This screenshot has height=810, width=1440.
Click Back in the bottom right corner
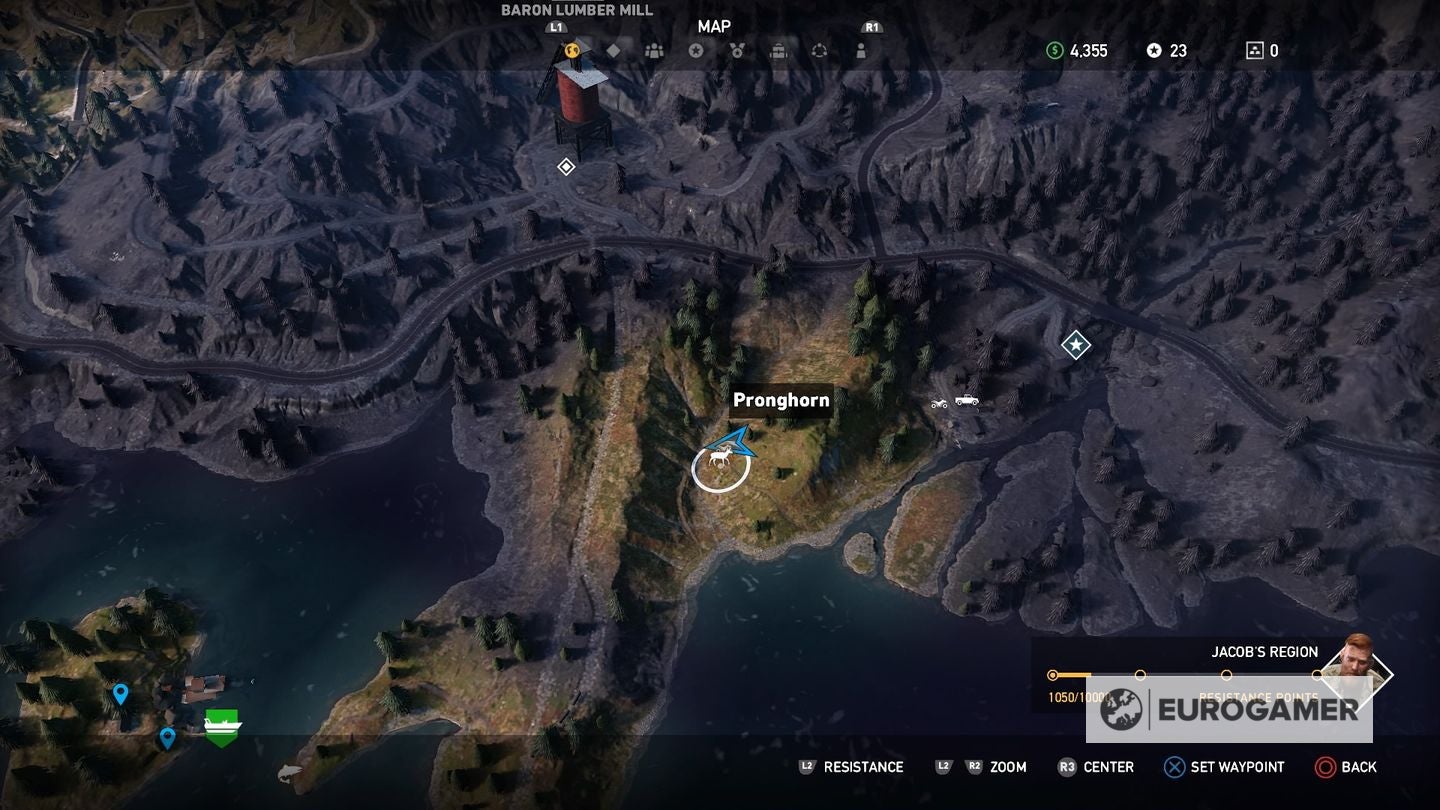[1349, 767]
